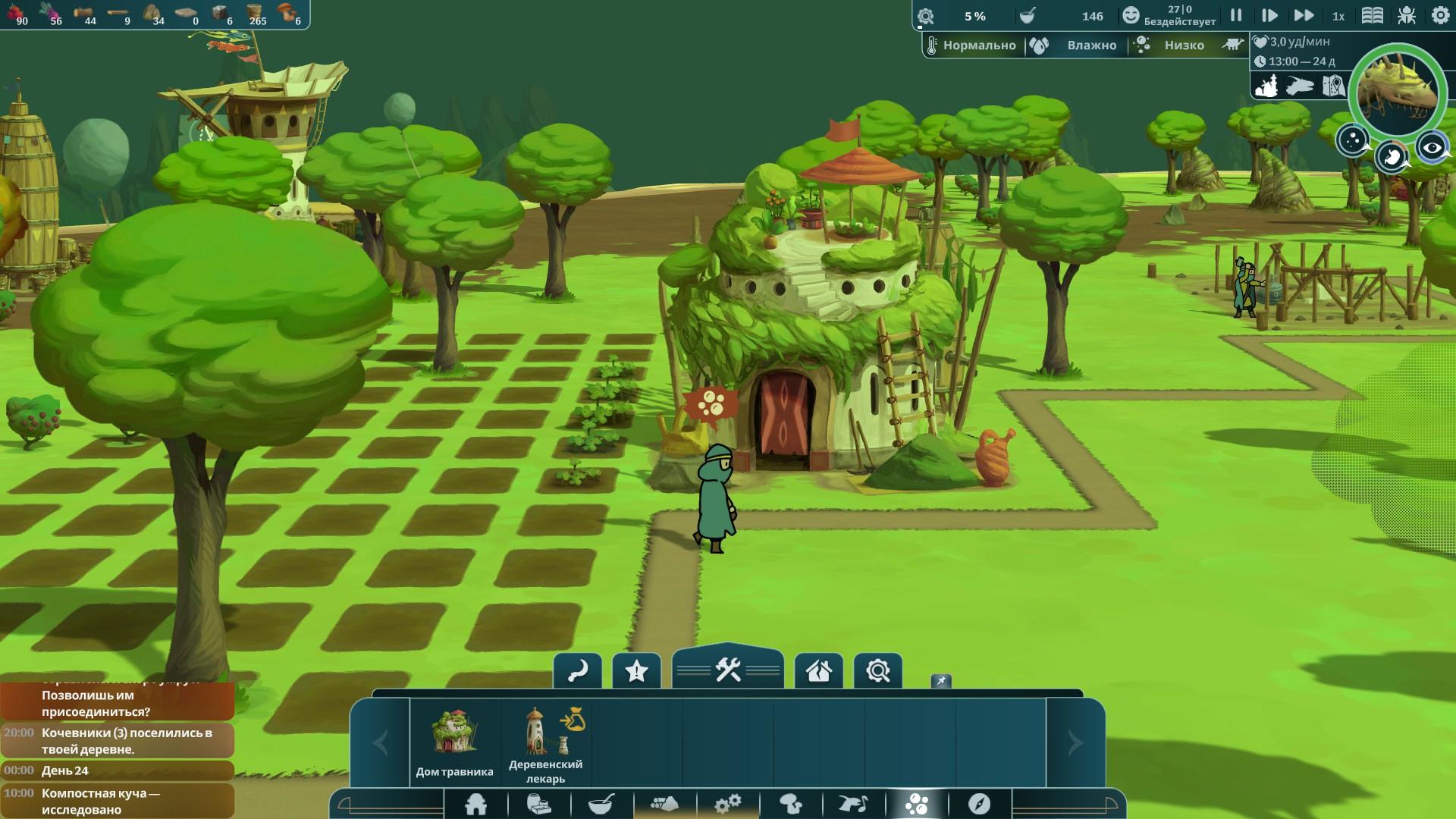Pause the game simulation
Screen dimensions: 1456x819
[1236, 15]
